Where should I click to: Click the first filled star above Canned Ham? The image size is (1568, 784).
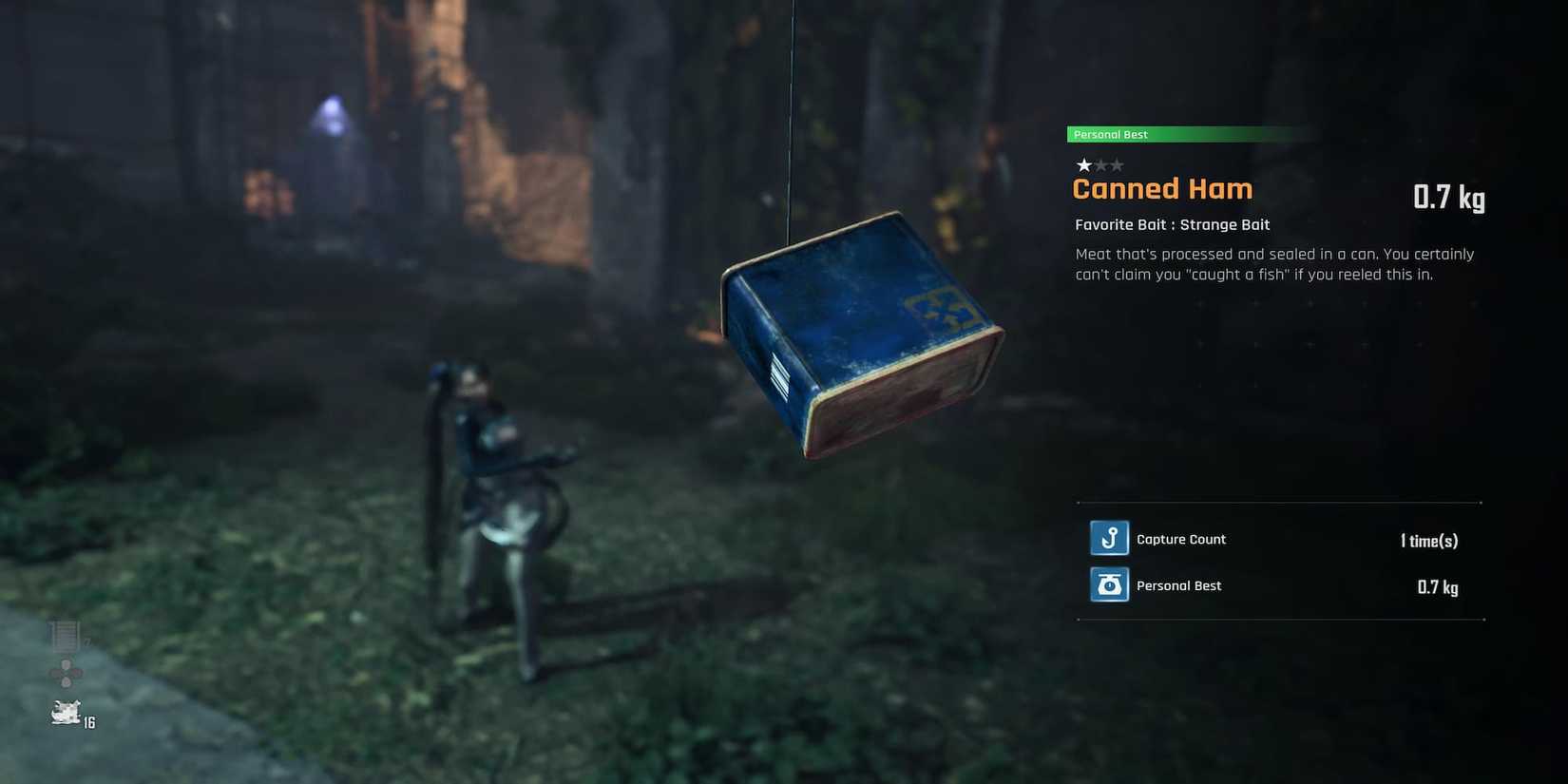1081,164
